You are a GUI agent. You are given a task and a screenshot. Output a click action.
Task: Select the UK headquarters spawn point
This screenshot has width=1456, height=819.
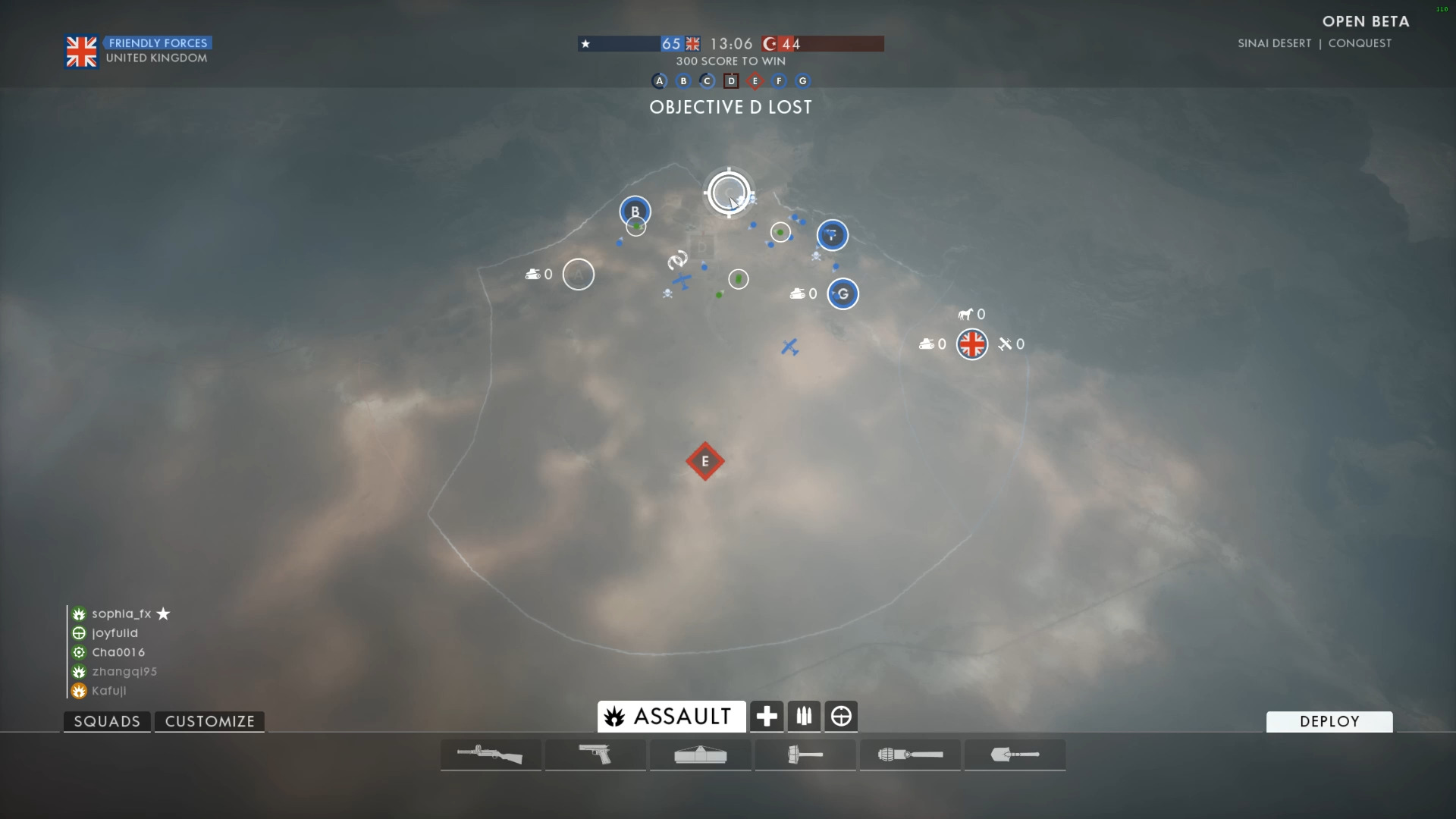click(971, 344)
